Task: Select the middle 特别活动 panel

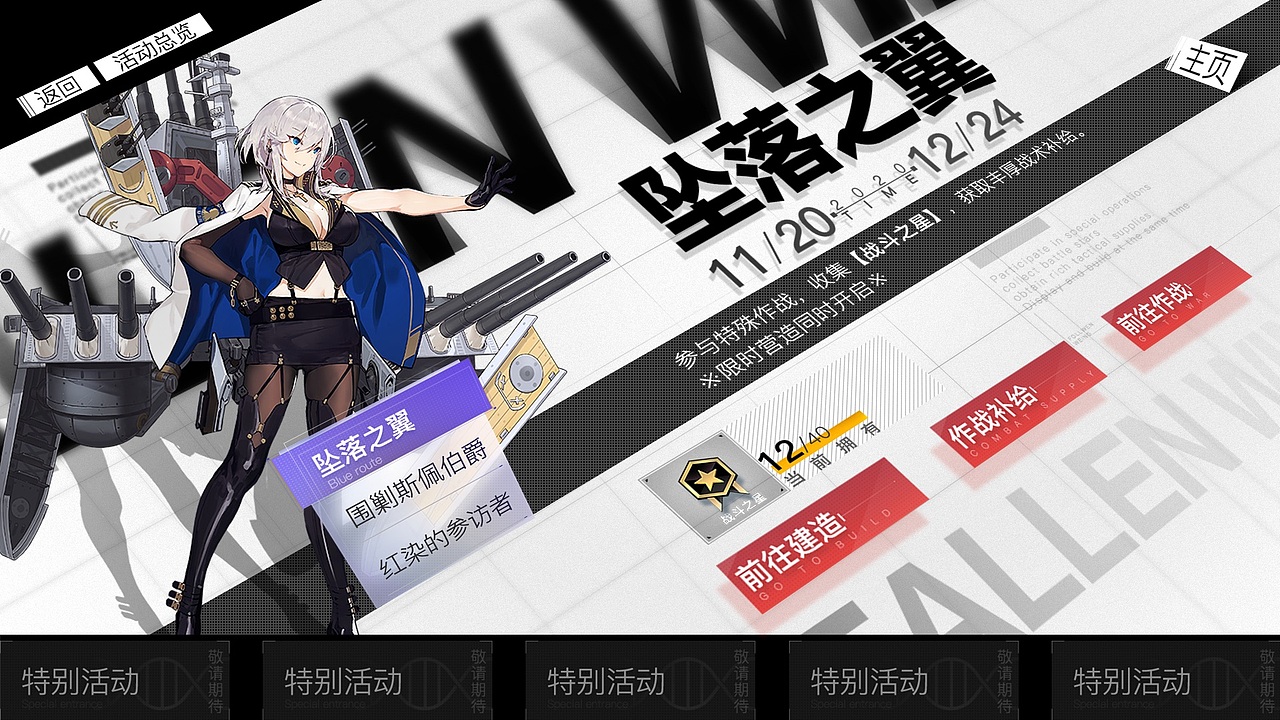Action: coord(640,685)
